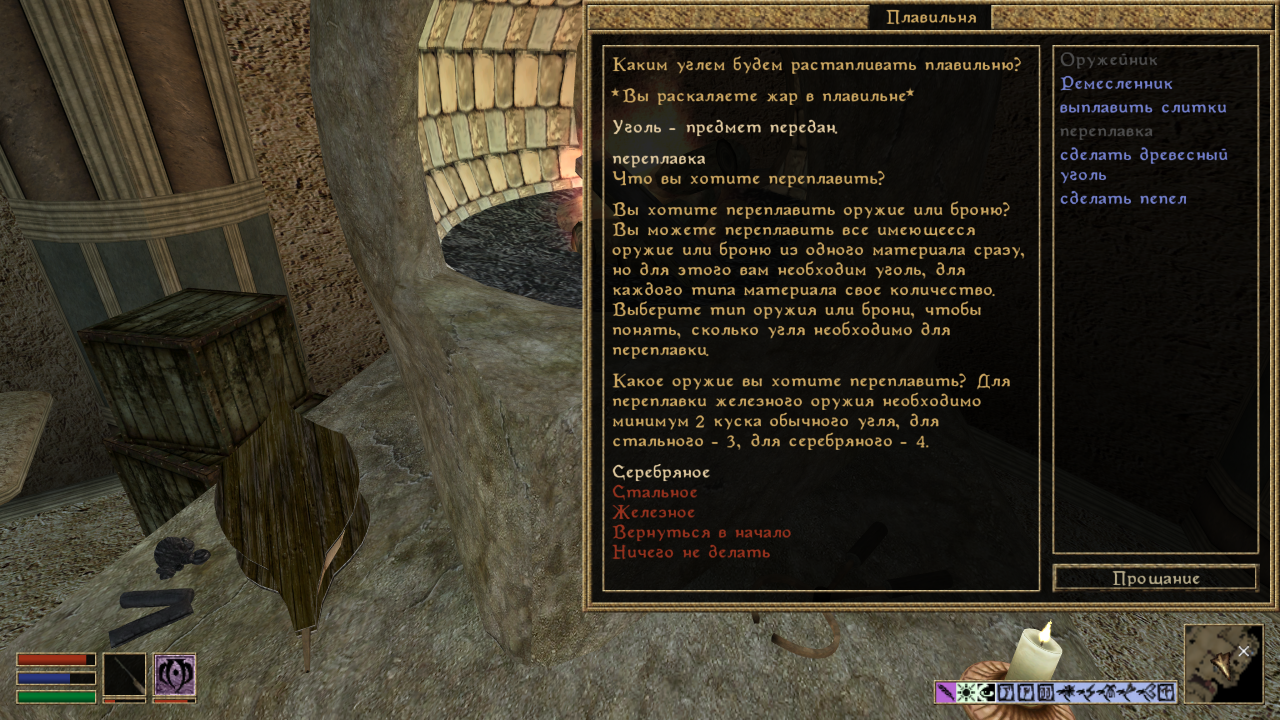Open the "Ремесленник" topic
Screen dimensions: 1280x720
point(1116,84)
